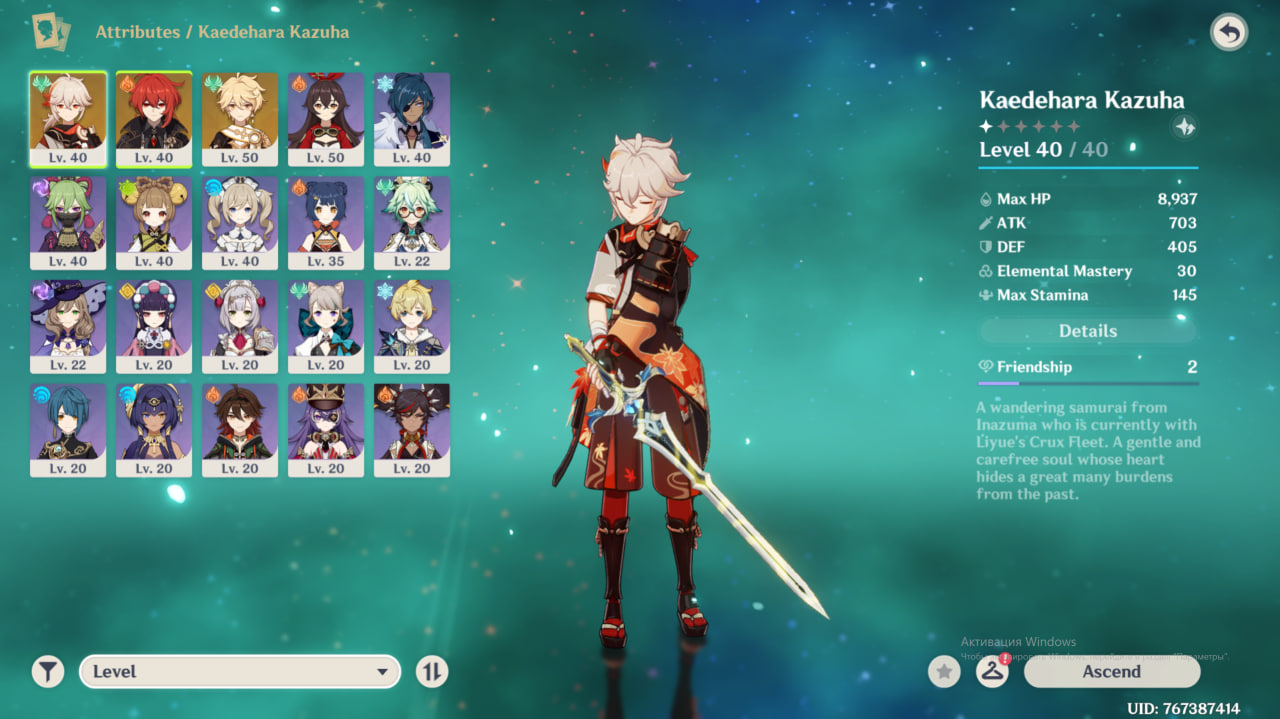Go back with the return arrow
This screenshot has height=719, width=1280.
pyautogui.click(x=1229, y=33)
